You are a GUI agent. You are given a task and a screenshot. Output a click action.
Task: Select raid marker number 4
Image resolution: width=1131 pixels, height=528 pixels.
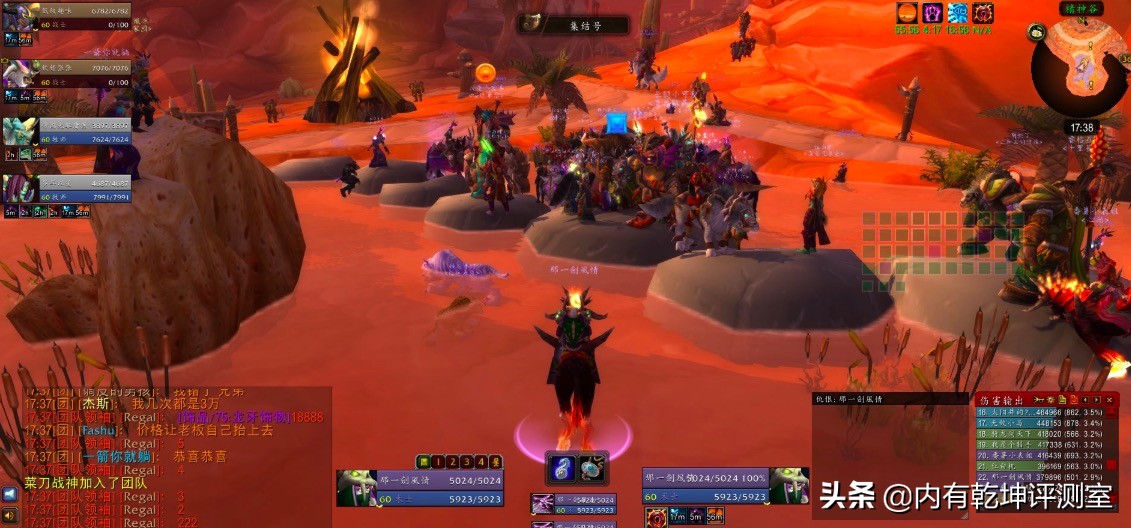[480, 462]
